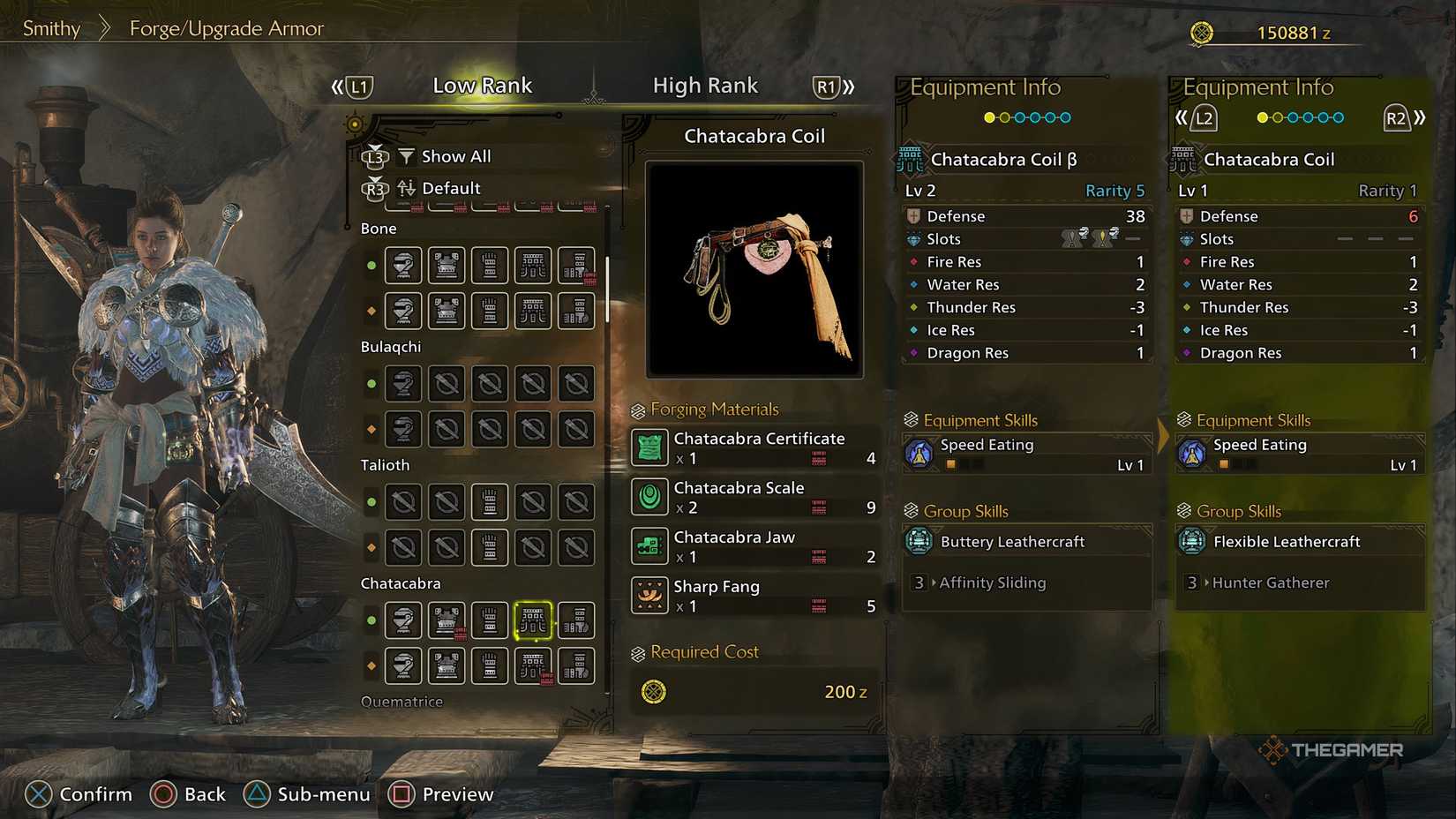This screenshot has width=1456, height=819.
Task: Select Flexible Leathercraft group skill
Action: [1286, 542]
